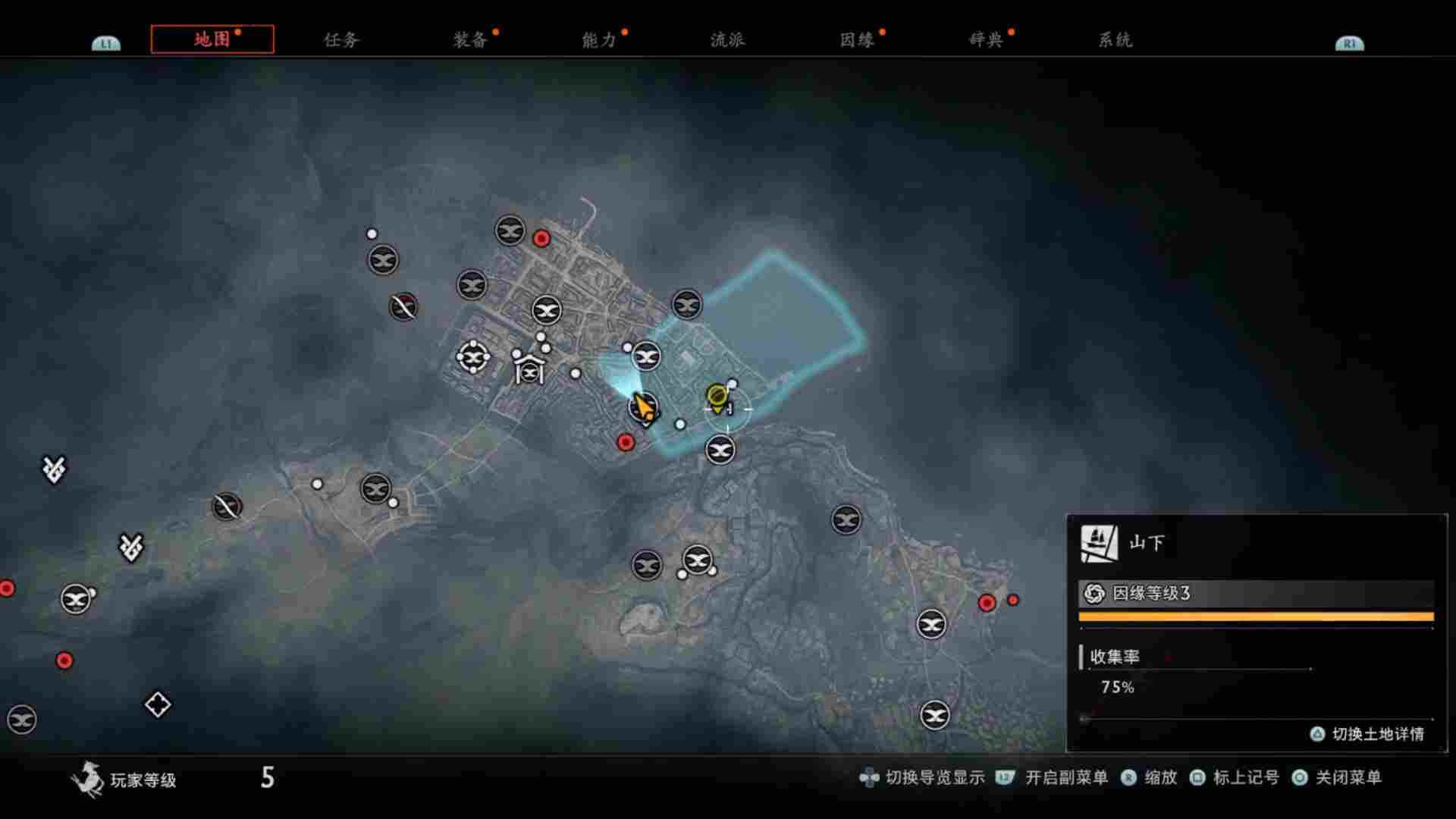
Task: Open the 任务 quest tab
Action: click(340, 40)
